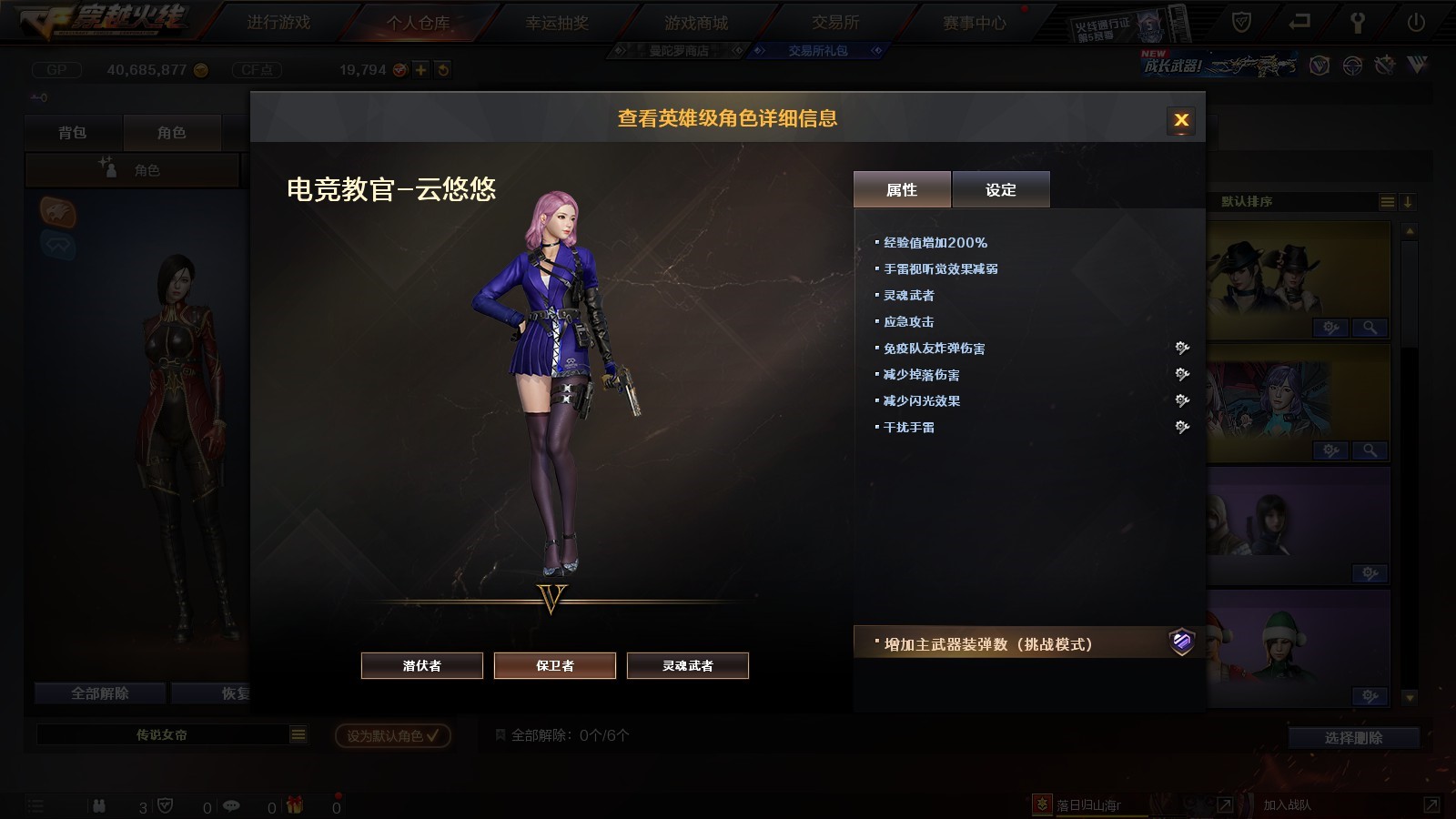
Task: Click the power icon to exit
Action: pyautogui.click(x=1416, y=22)
